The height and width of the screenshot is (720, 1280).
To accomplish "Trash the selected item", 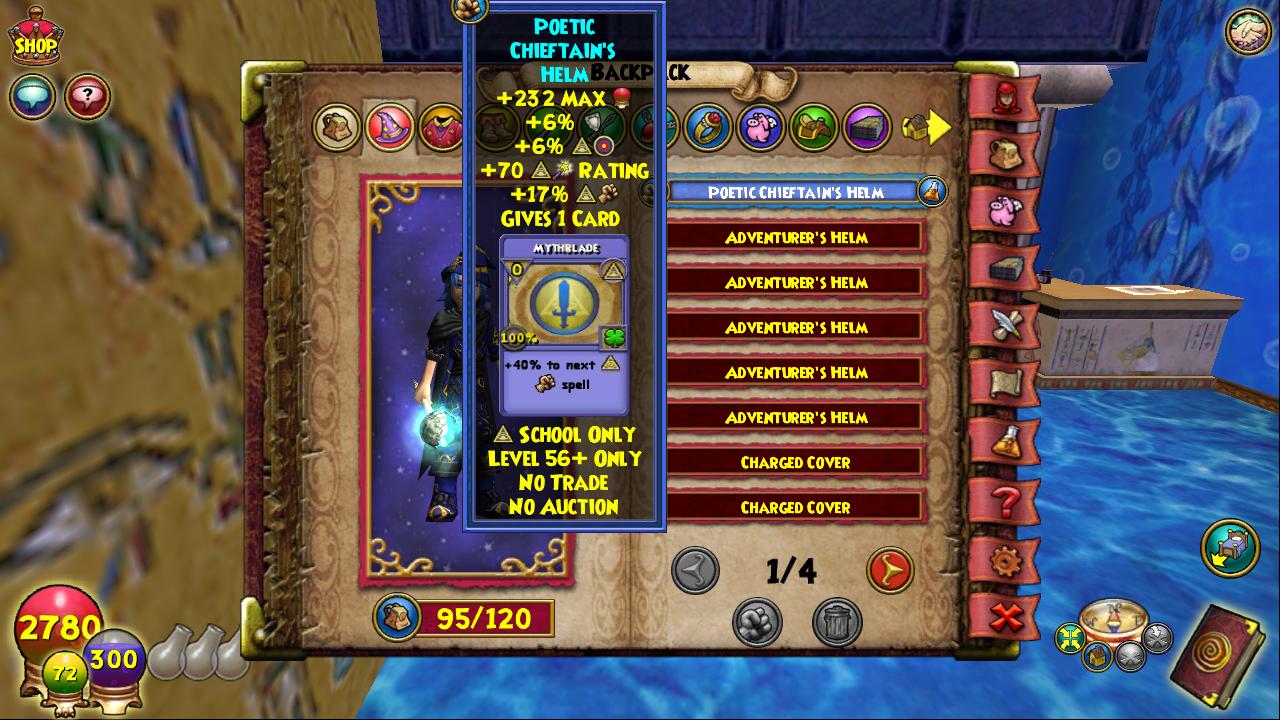I will (837, 622).
